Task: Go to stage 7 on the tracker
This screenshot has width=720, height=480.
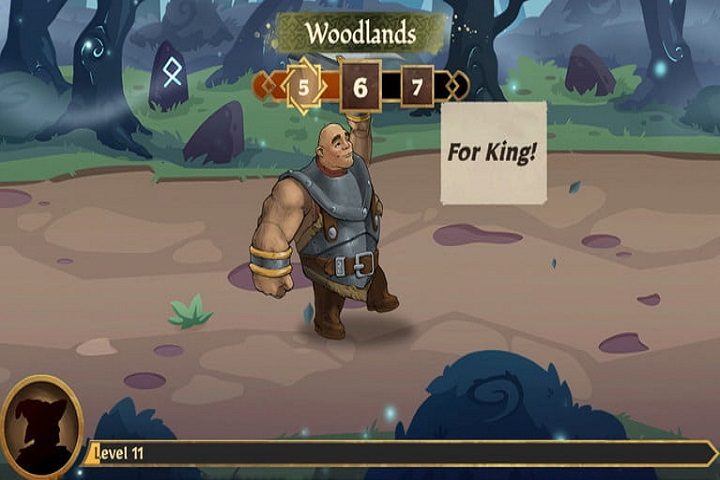Action: pyautogui.click(x=417, y=87)
